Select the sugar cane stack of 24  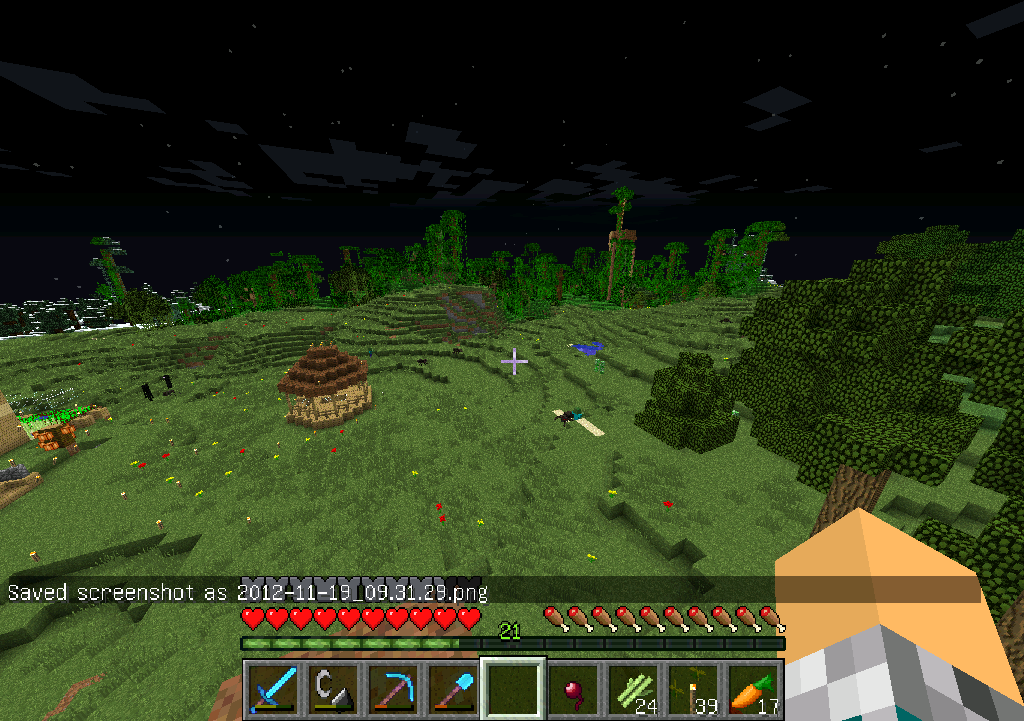coord(633,689)
